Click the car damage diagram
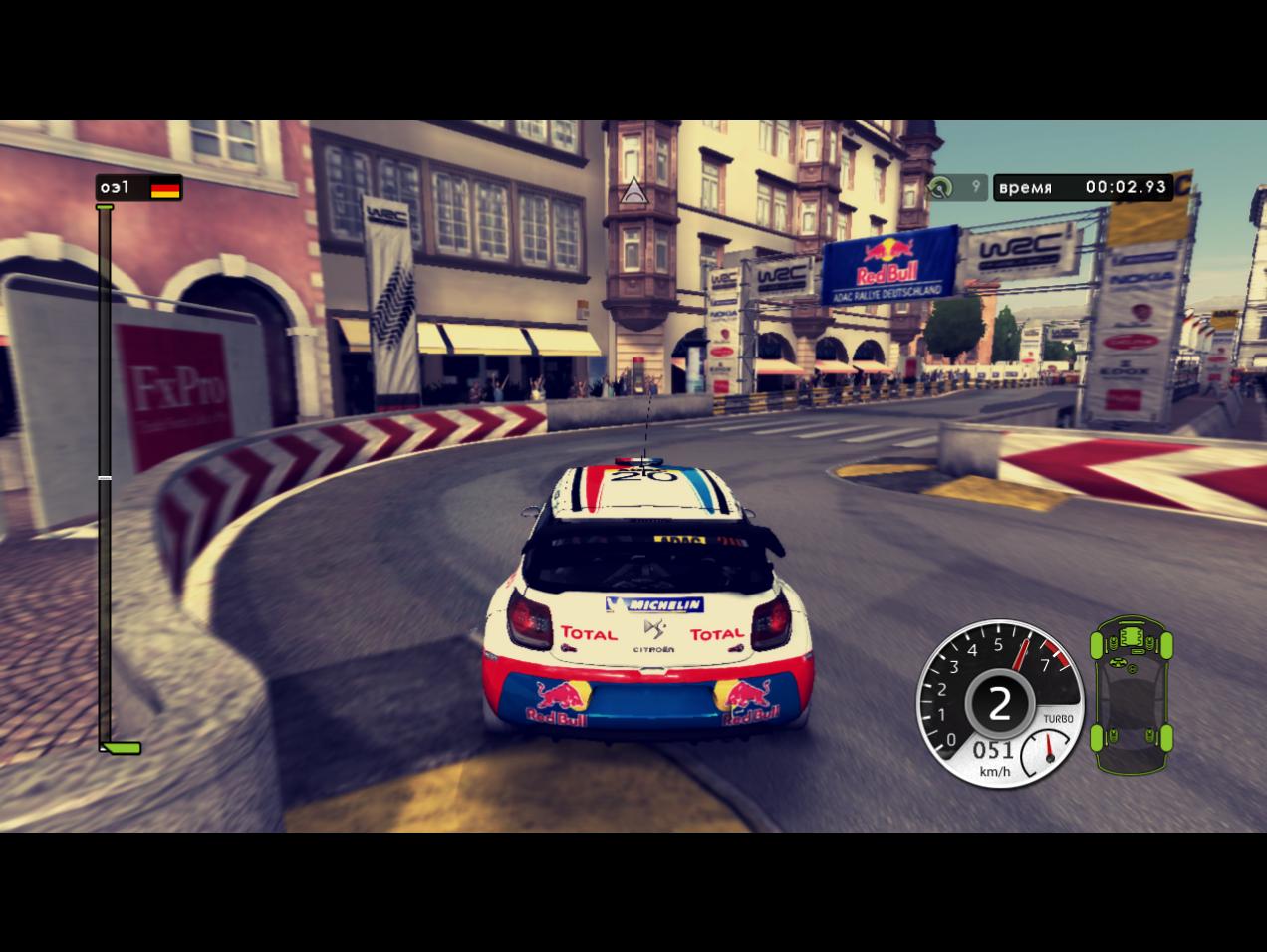 coord(1132,694)
